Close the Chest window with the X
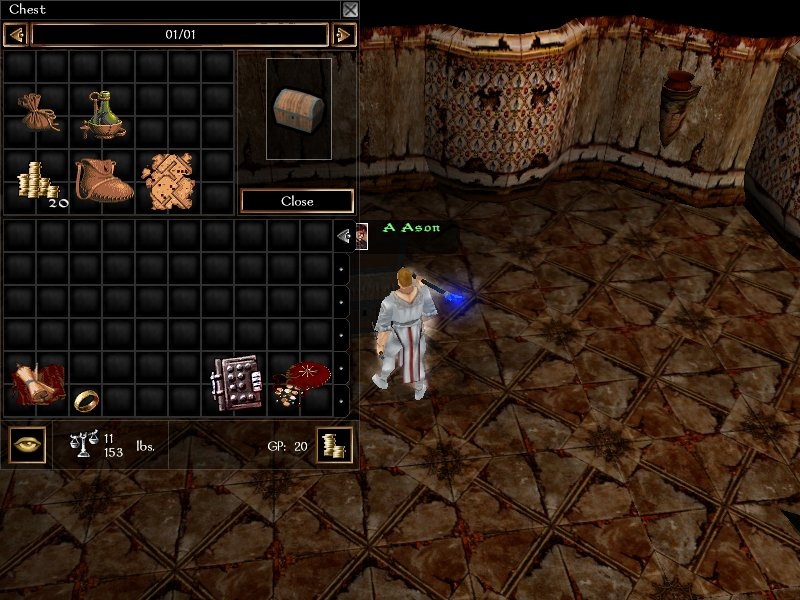Image resolution: width=800 pixels, height=600 pixels. point(349,10)
